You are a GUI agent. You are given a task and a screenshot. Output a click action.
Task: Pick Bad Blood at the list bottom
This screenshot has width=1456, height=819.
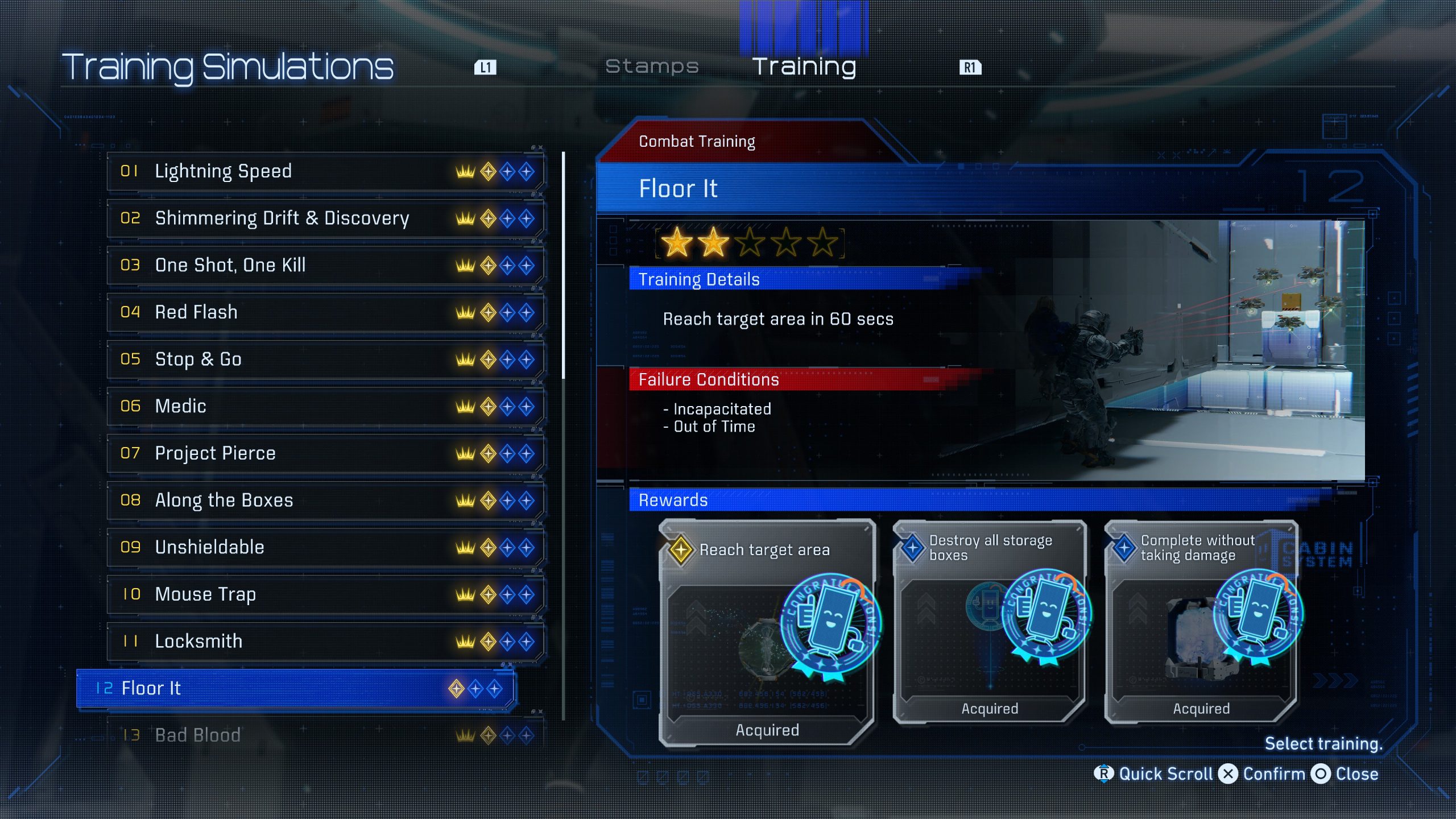[324, 735]
